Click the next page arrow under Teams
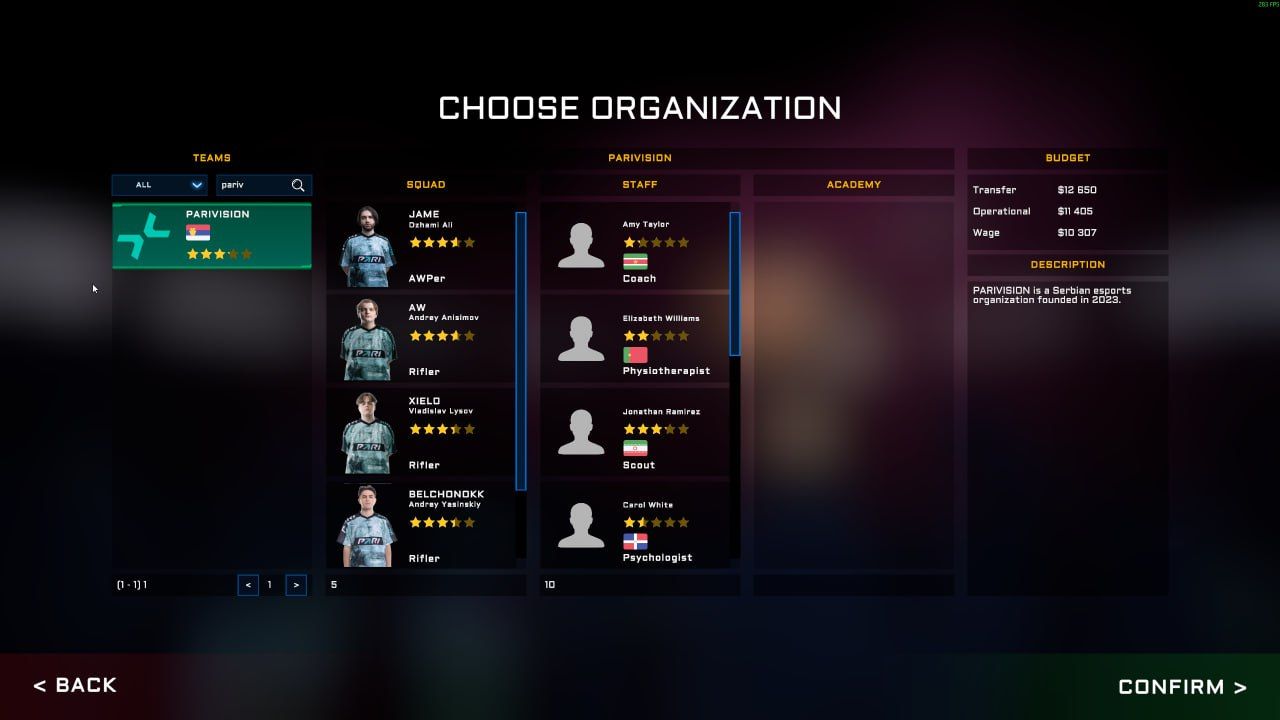 coord(296,585)
